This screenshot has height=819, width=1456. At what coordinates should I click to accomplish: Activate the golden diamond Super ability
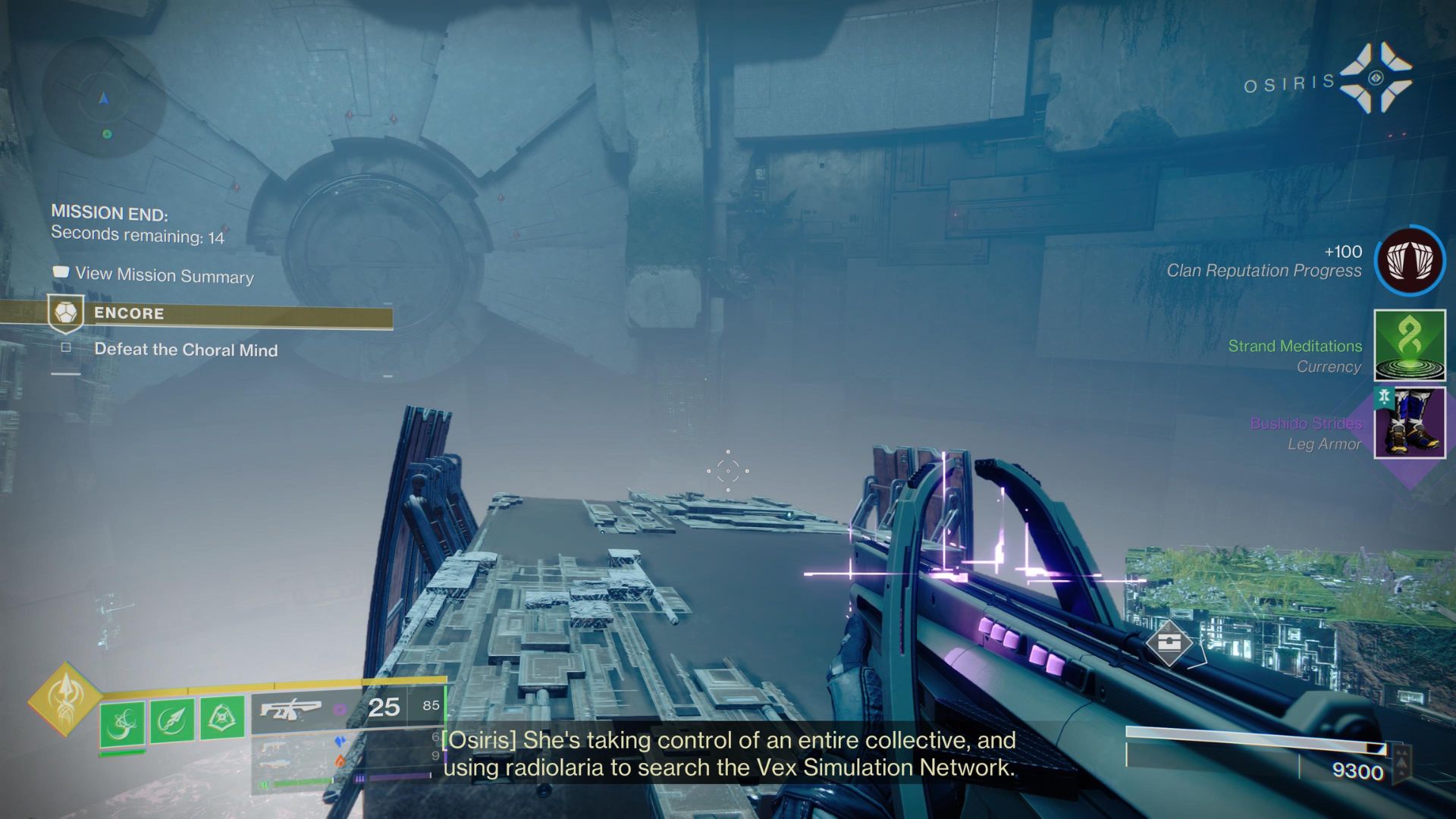tap(65, 698)
